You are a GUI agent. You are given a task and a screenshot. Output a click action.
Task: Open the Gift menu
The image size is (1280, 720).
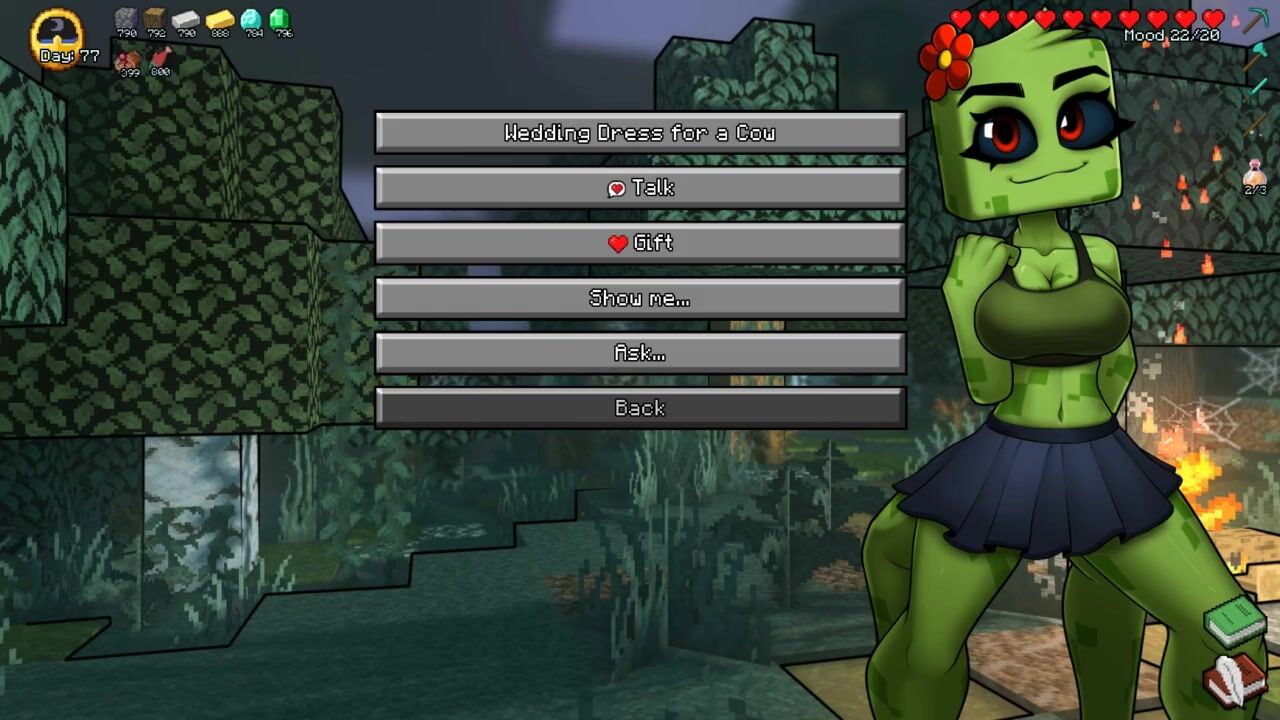[x=640, y=243]
